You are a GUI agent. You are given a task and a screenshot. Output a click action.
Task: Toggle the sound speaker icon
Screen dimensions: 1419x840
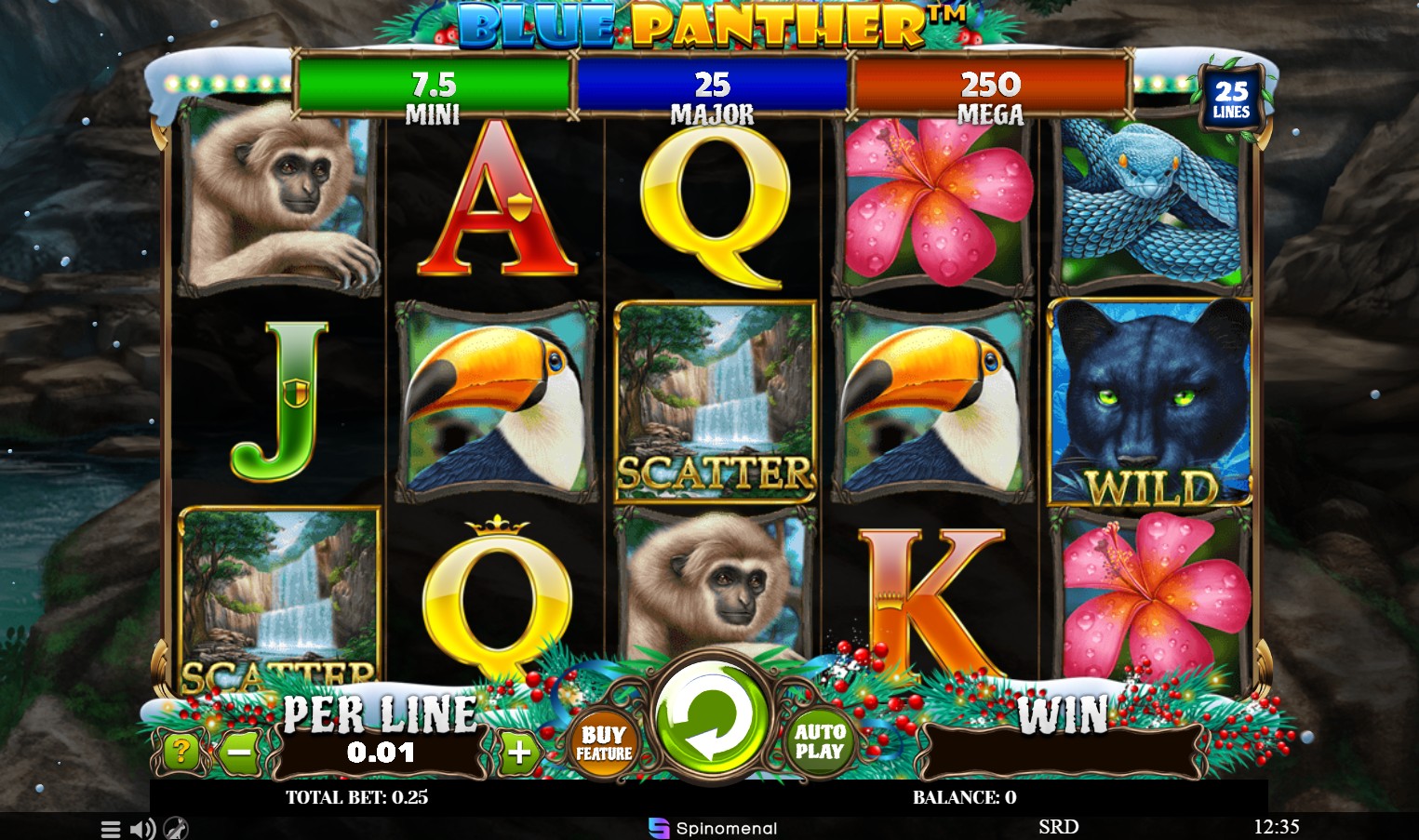click(x=142, y=828)
